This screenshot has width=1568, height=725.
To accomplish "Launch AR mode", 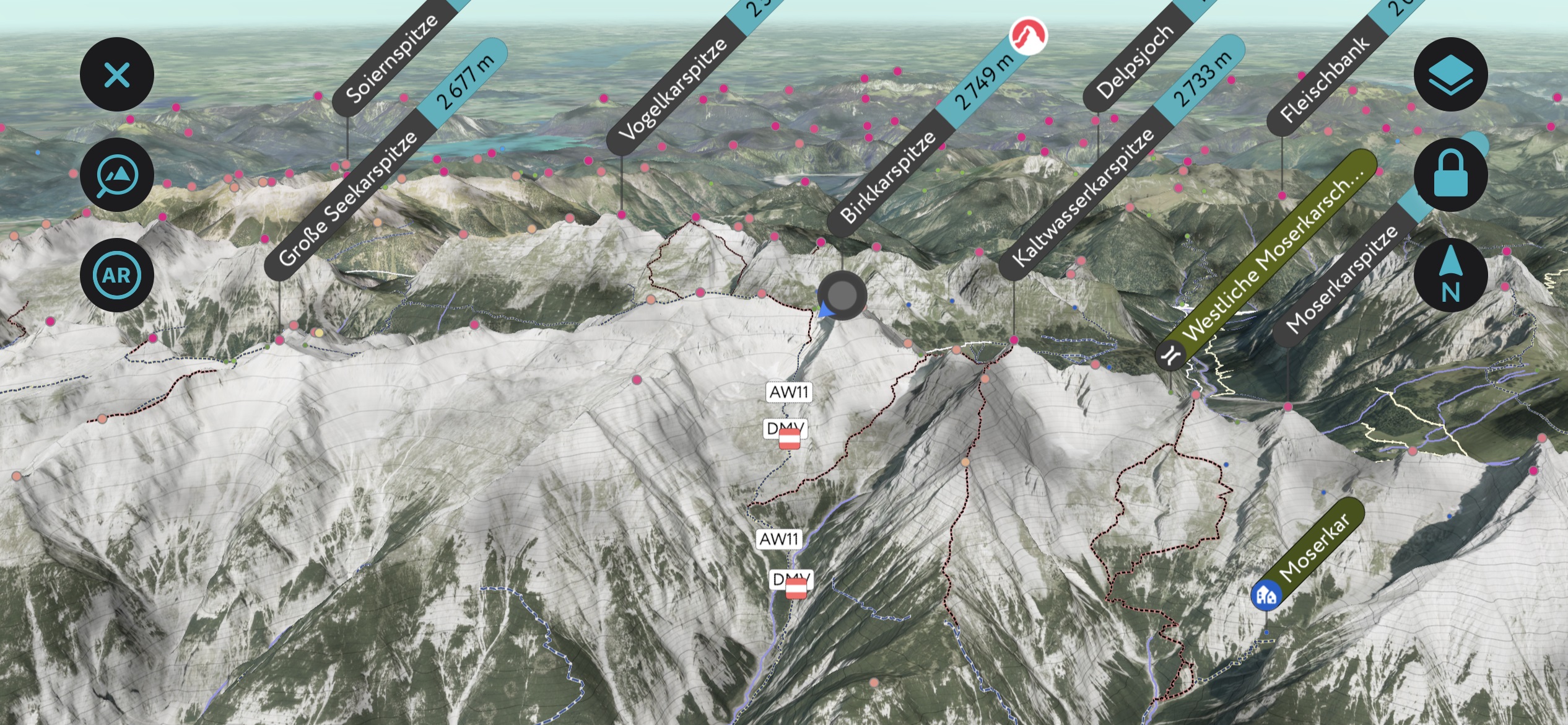I will 116,275.
